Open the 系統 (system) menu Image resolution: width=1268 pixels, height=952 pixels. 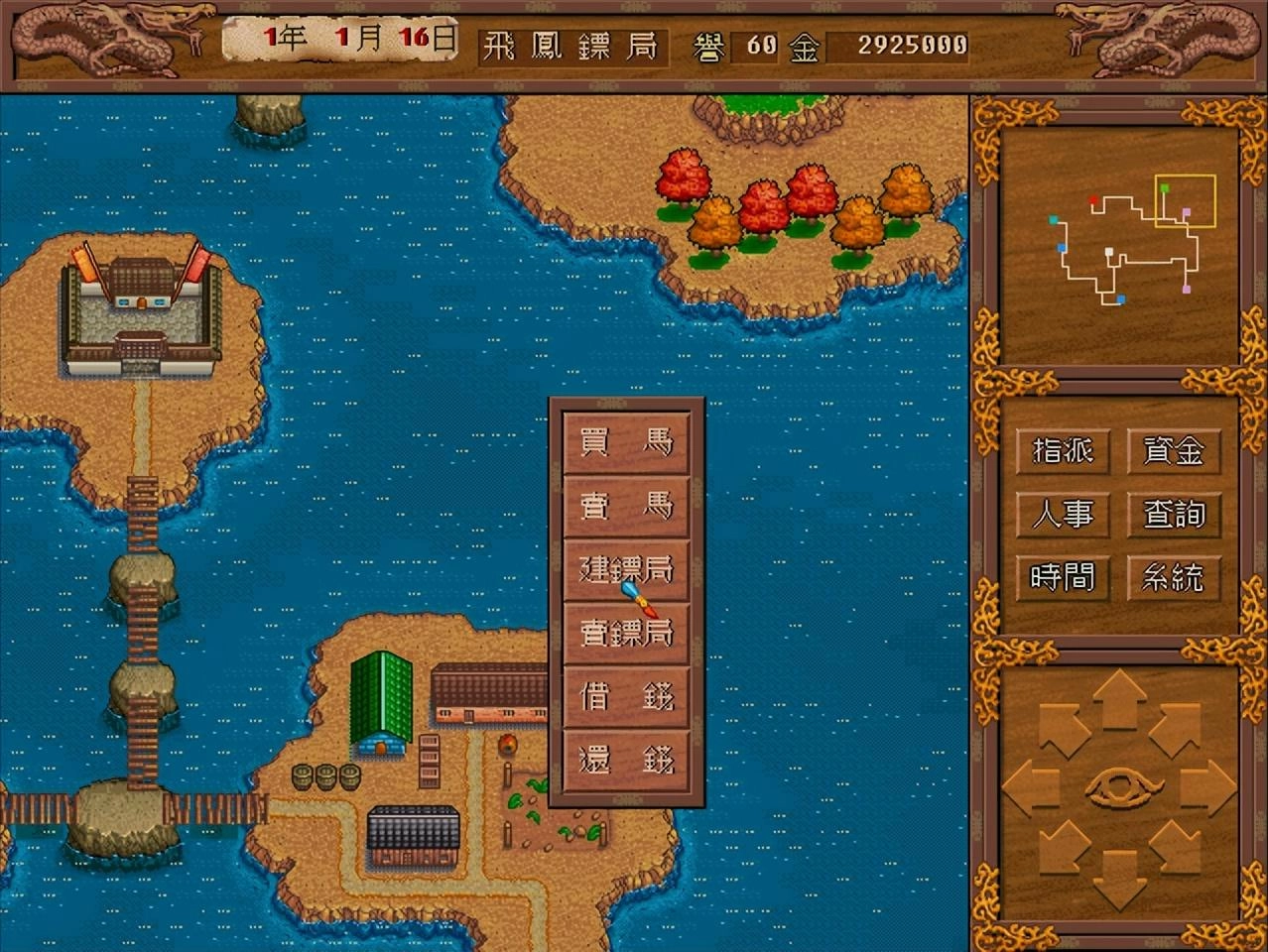click(x=1174, y=576)
